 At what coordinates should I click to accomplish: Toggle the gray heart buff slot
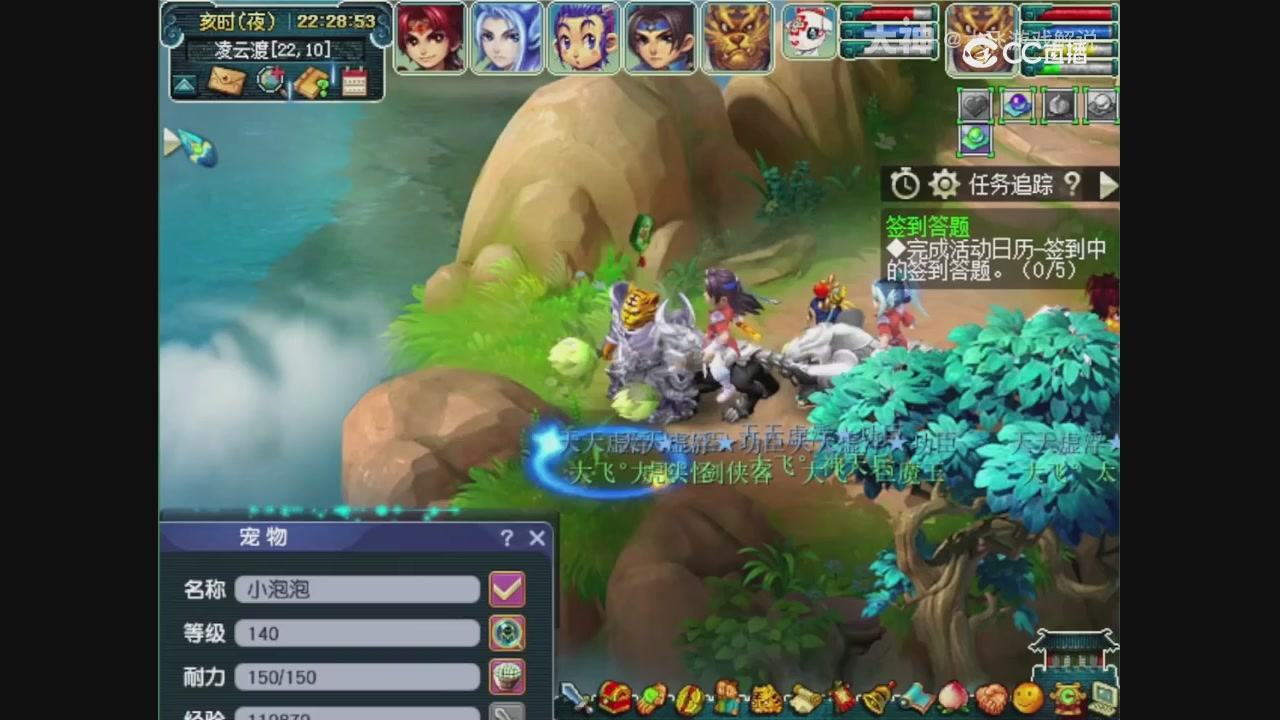point(974,104)
